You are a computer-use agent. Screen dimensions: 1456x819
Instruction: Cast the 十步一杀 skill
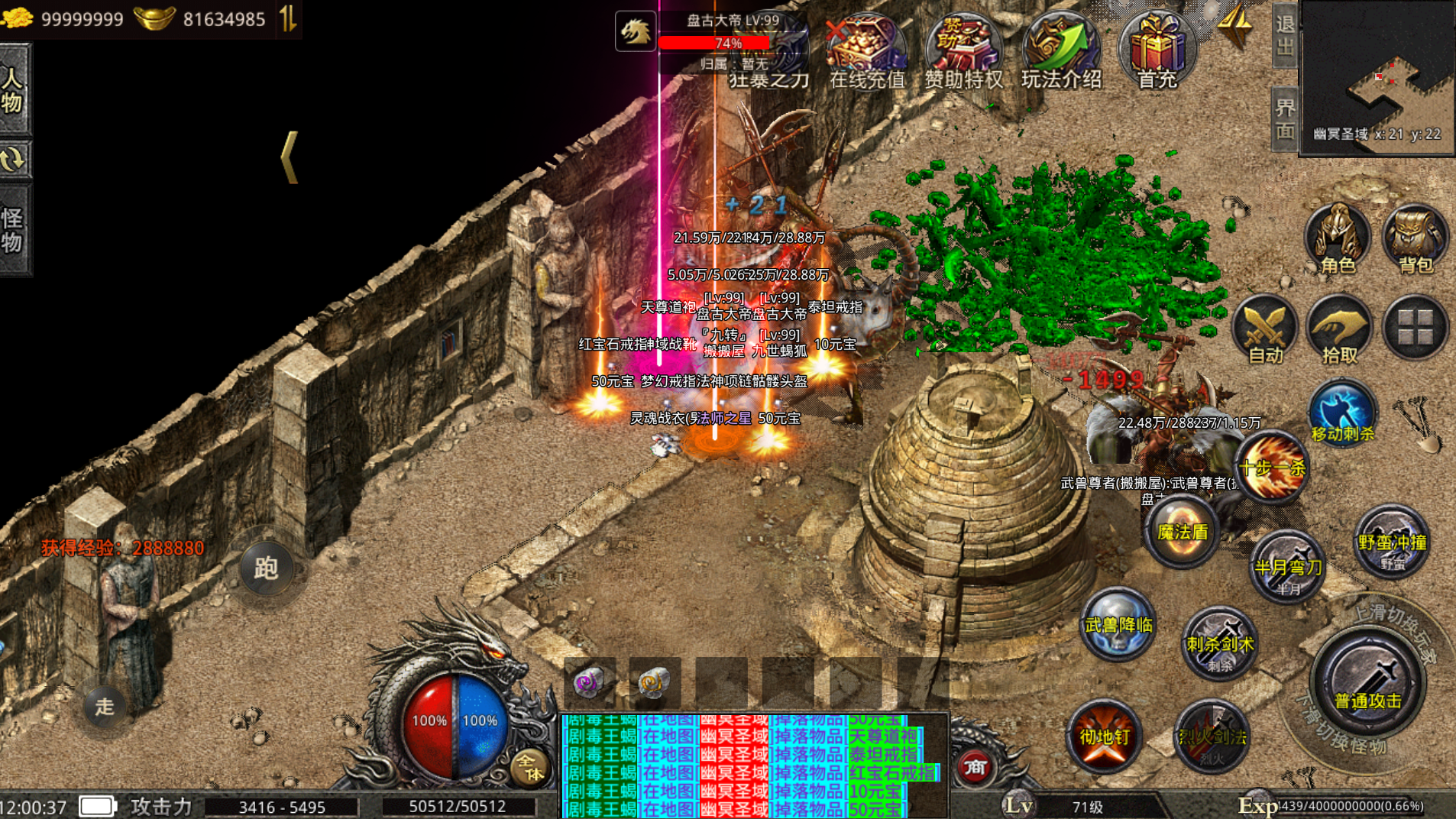pyautogui.click(x=1271, y=467)
